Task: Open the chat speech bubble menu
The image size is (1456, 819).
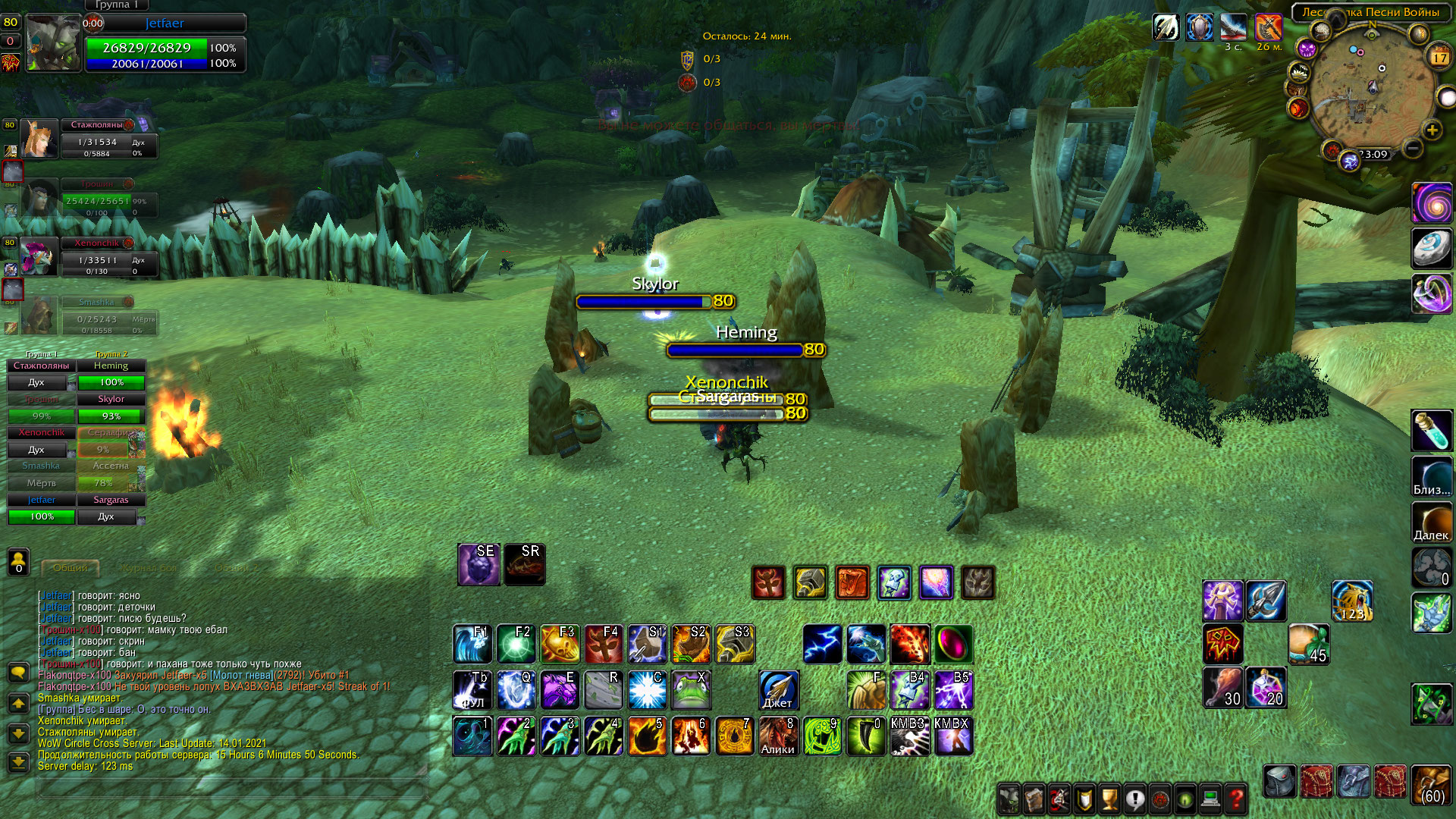Action: point(18,673)
